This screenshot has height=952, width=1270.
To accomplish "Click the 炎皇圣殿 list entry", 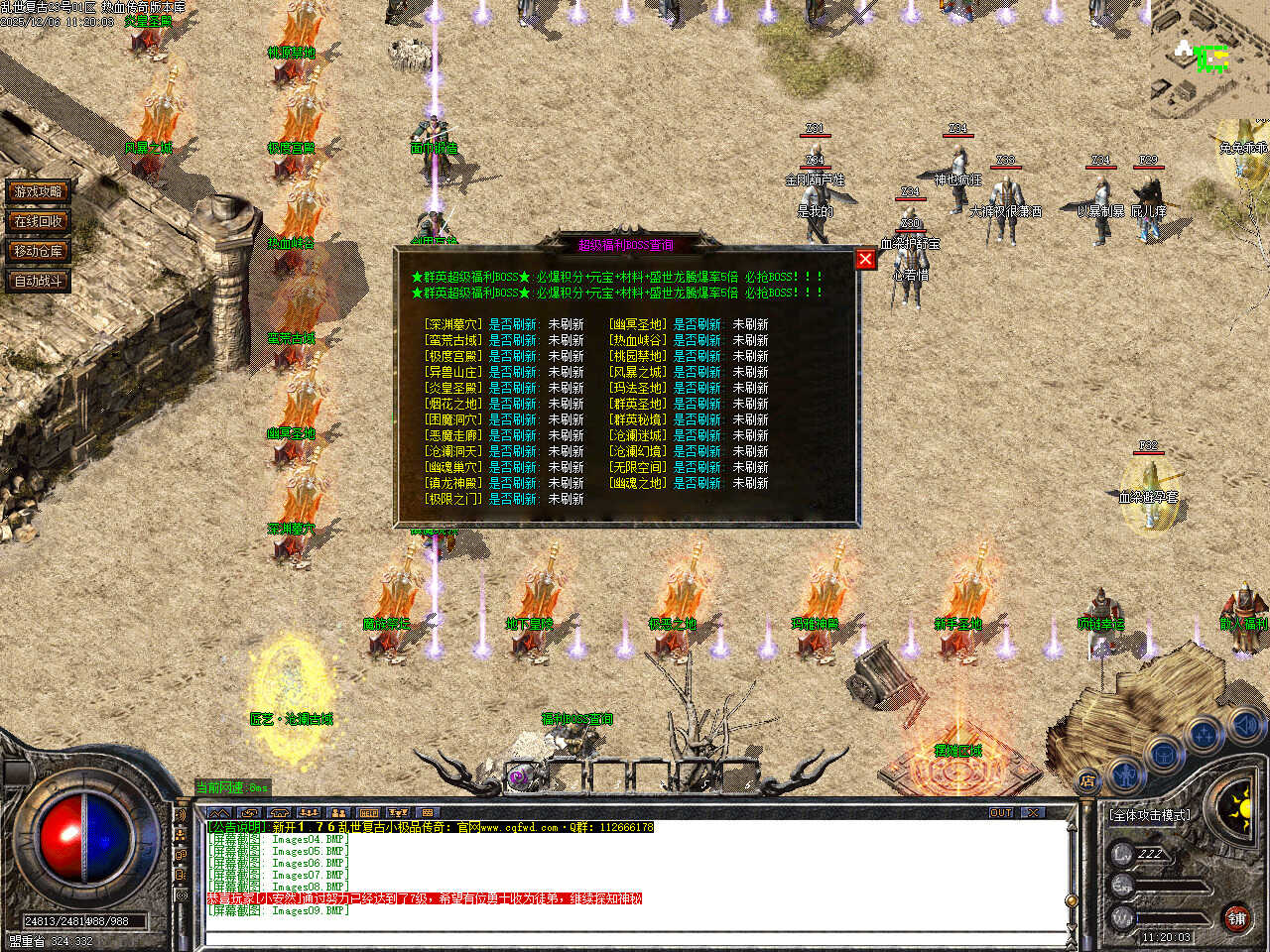I will [453, 388].
